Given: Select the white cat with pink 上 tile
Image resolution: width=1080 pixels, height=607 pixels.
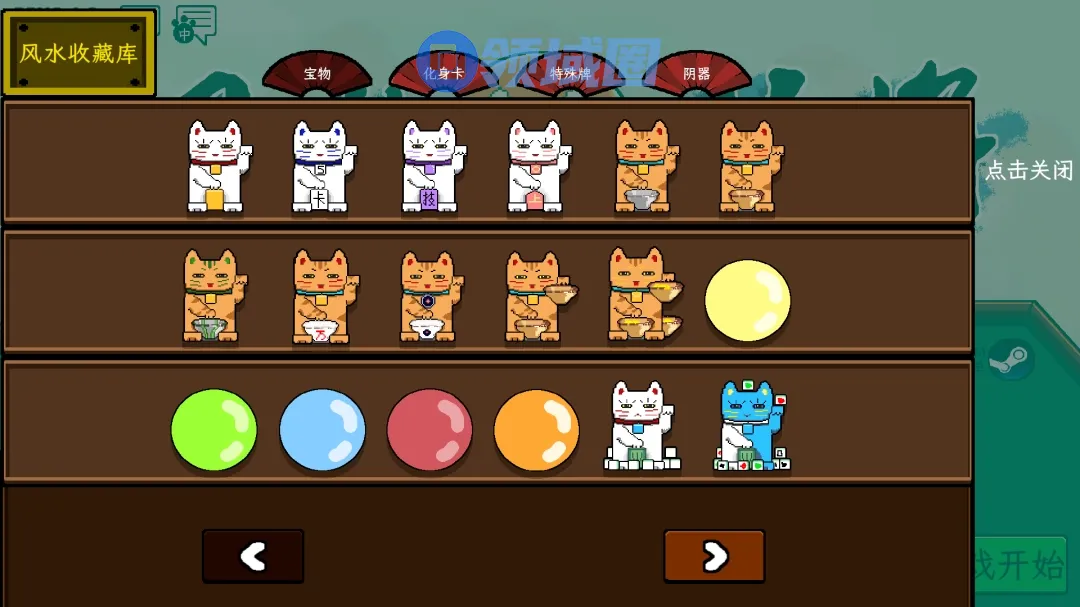Looking at the screenshot, I should point(534,166).
